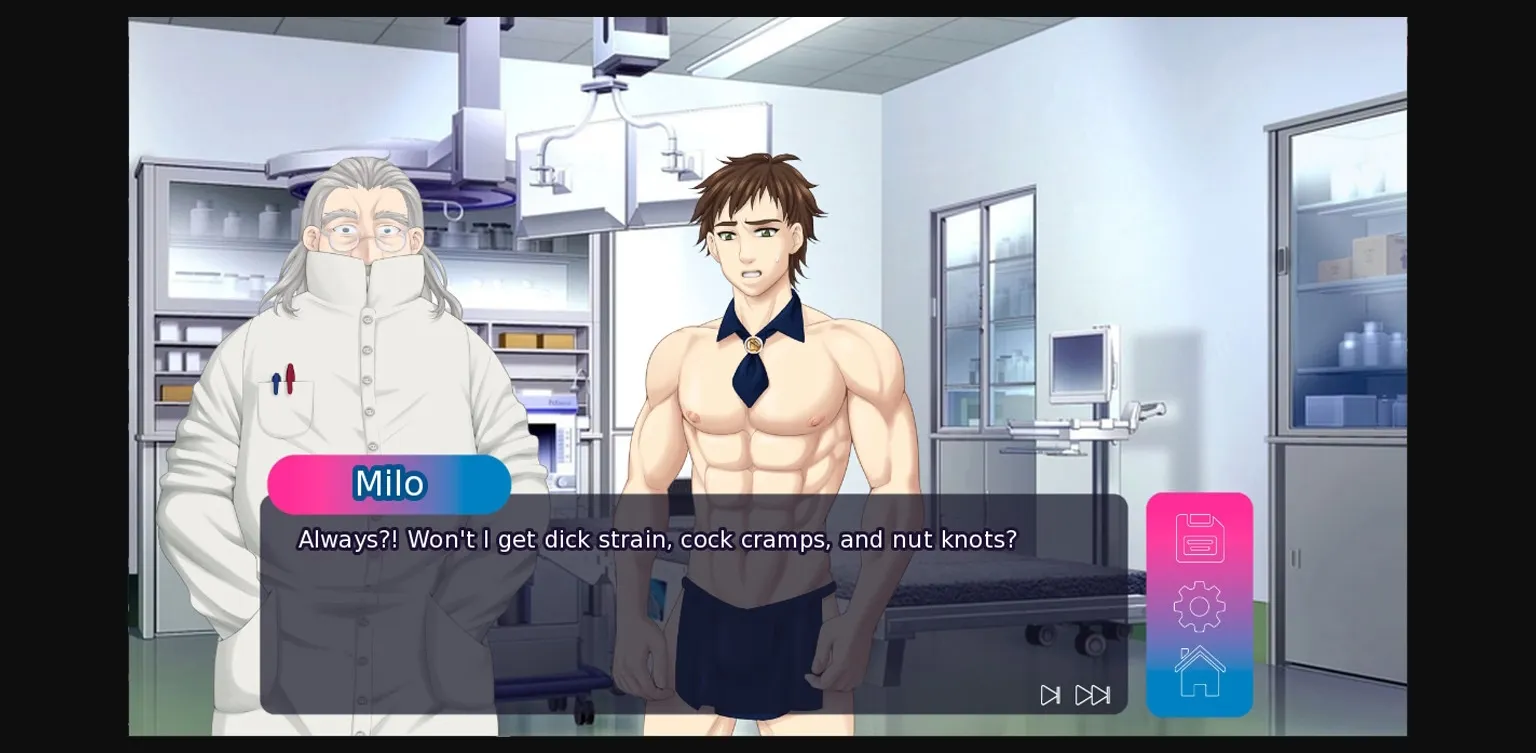Return to the title screen with the home icon
The width and height of the screenshot is (1536, 753).
coord(1199,670)
